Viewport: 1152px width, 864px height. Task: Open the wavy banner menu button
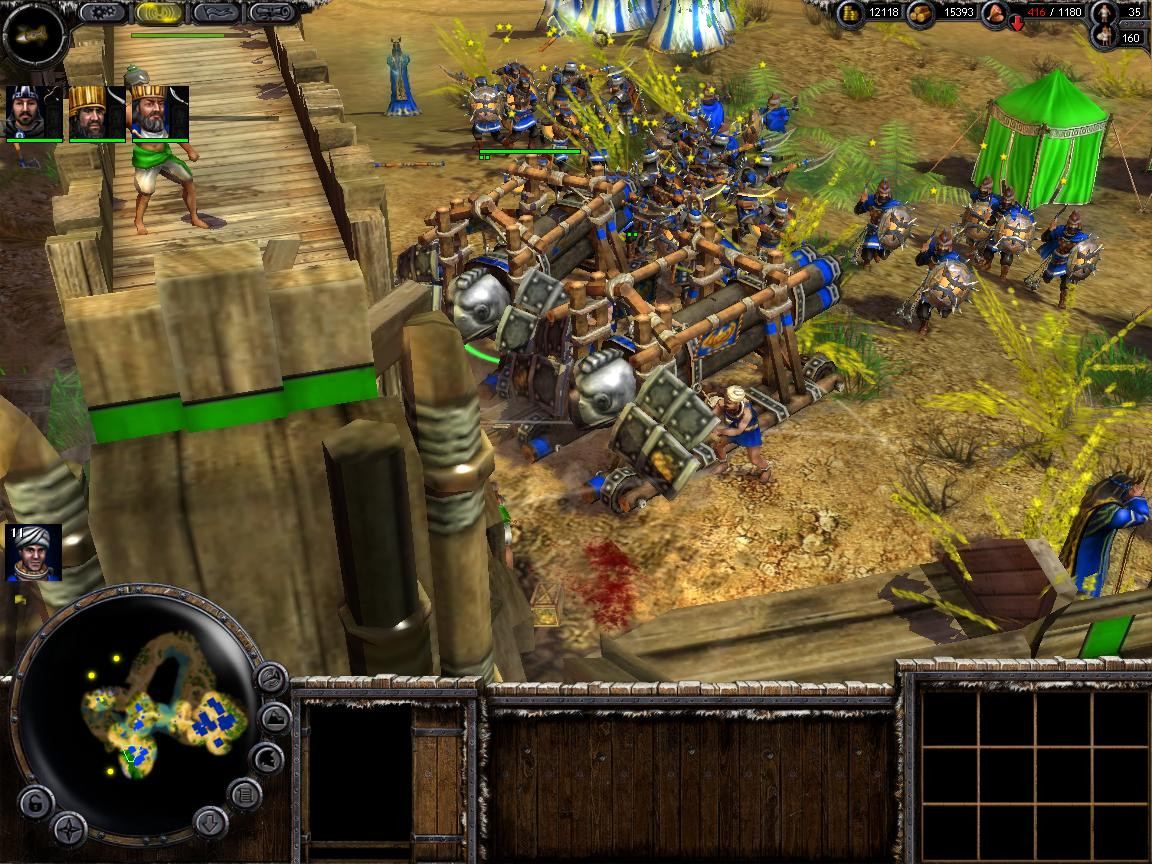215,12
